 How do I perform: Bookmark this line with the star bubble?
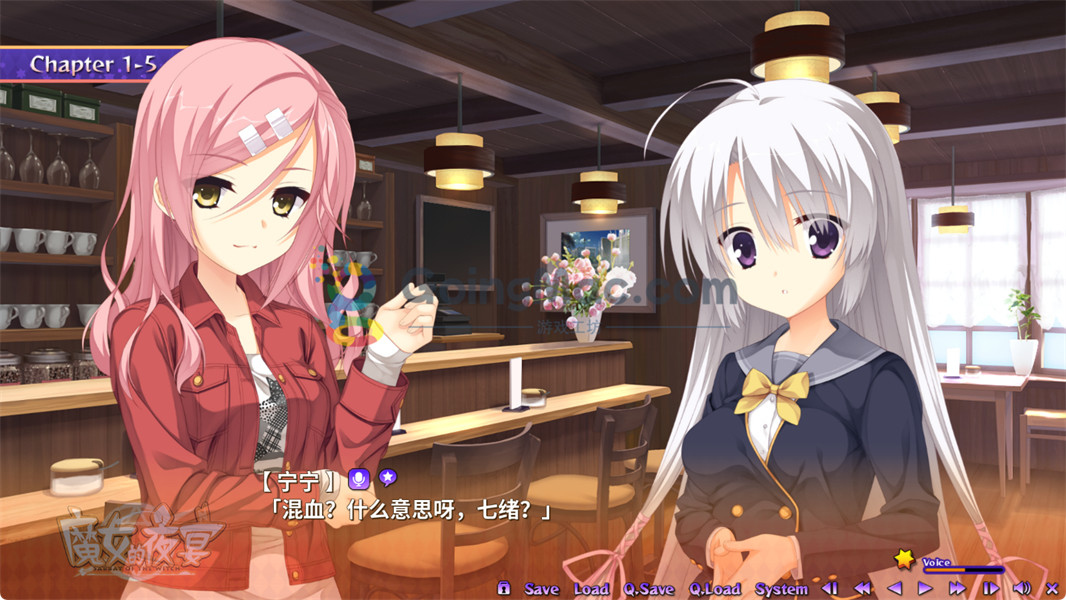point(386,479)
